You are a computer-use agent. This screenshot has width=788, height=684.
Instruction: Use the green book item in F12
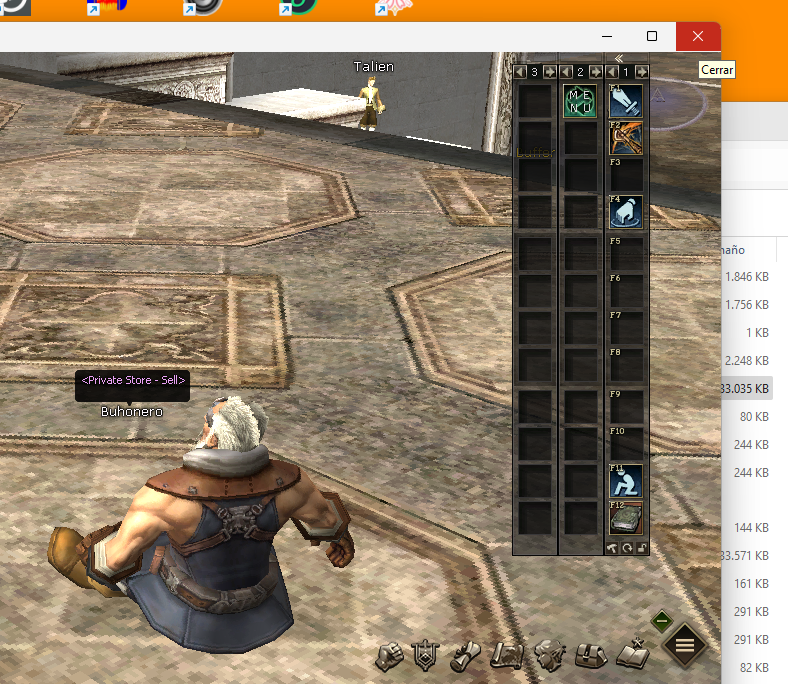626,518
